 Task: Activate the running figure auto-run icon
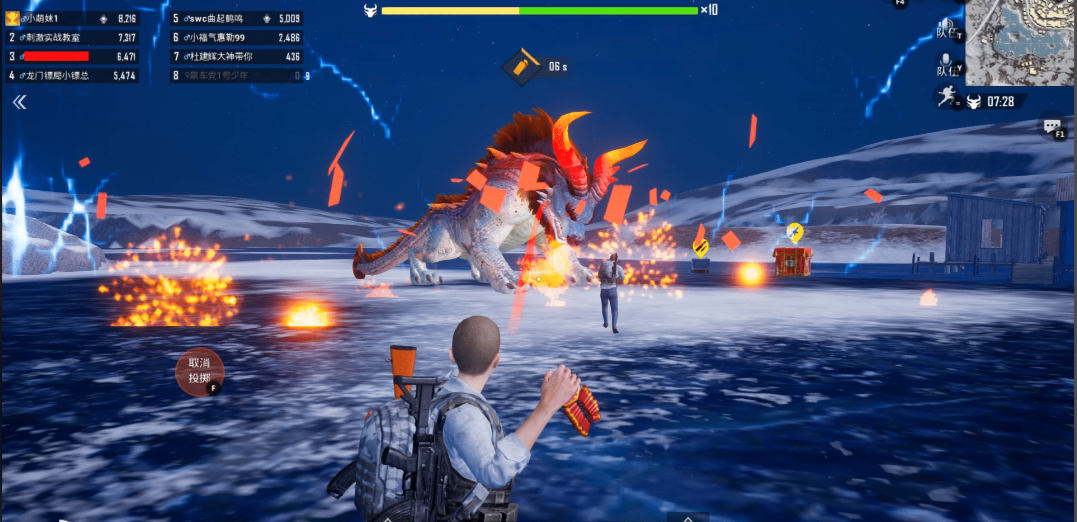(x=945, y=97)
